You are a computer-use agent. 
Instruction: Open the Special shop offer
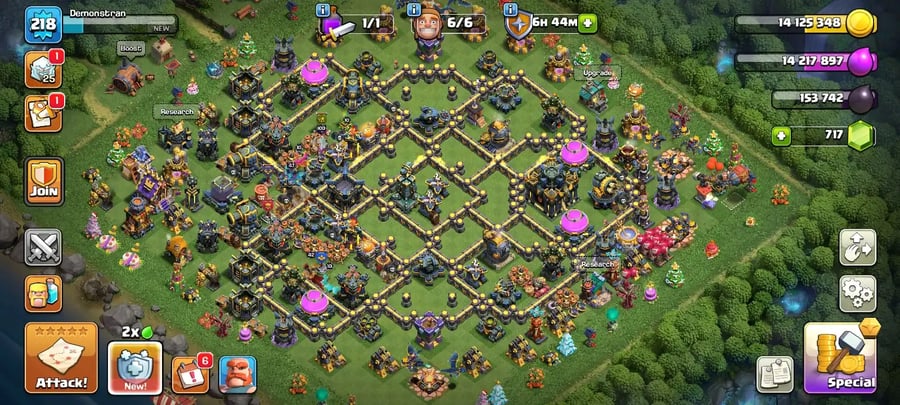tap(840, 358)
